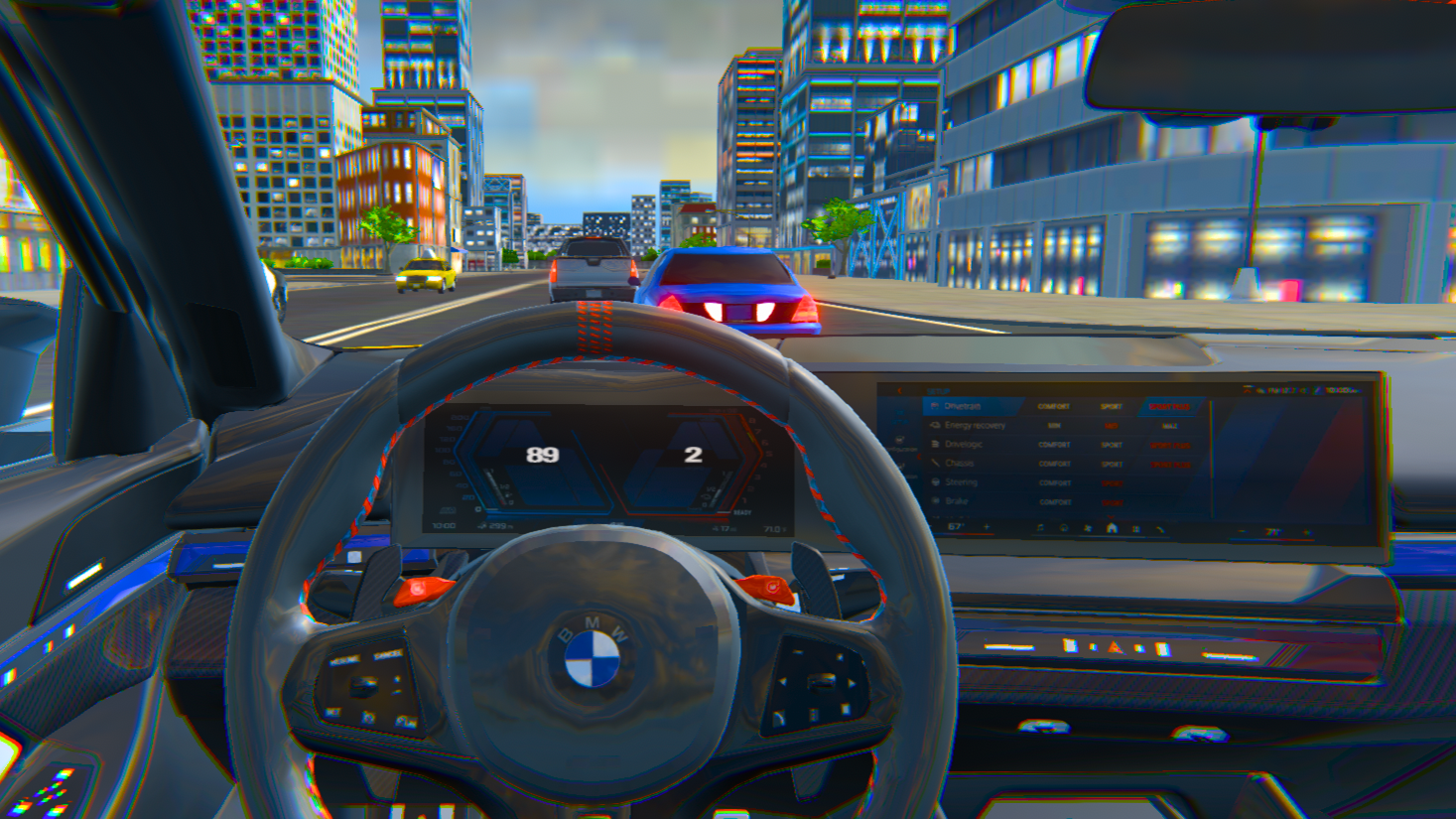
Task: Enable SPORT PLUS for Chassis
Action: (1169, 464)
